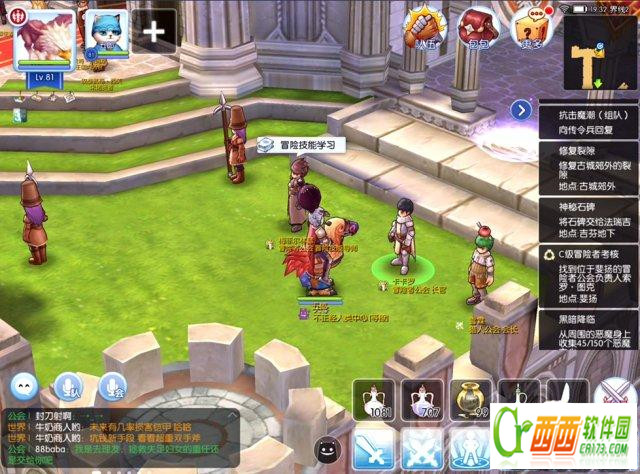Select the 抗击魔潮 (组队) quest entry
This screenshot has width=640, height=474.
[x=587, y=123]
